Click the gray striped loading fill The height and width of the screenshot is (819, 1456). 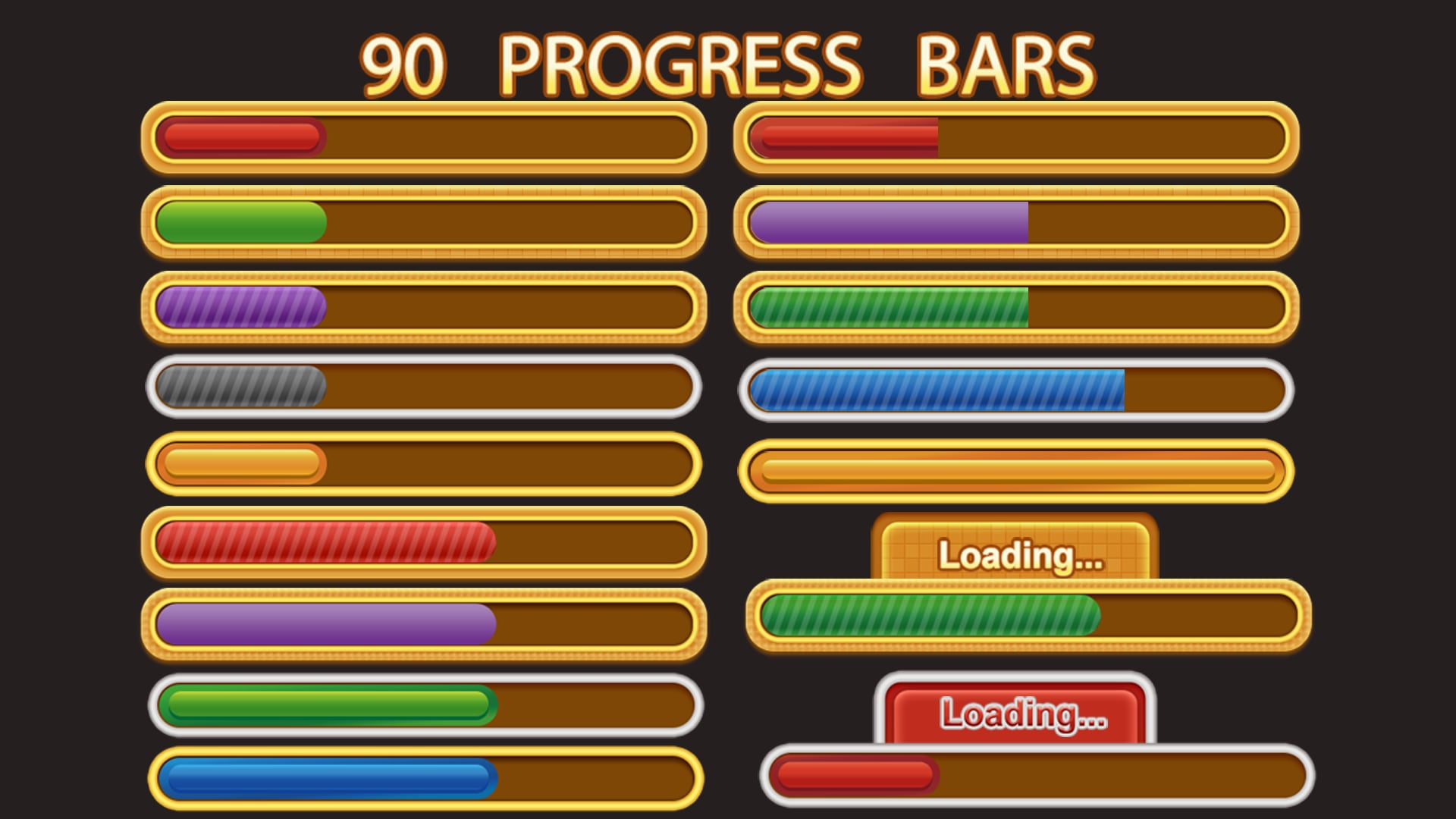pyautogui.click(x=235, y=388)
